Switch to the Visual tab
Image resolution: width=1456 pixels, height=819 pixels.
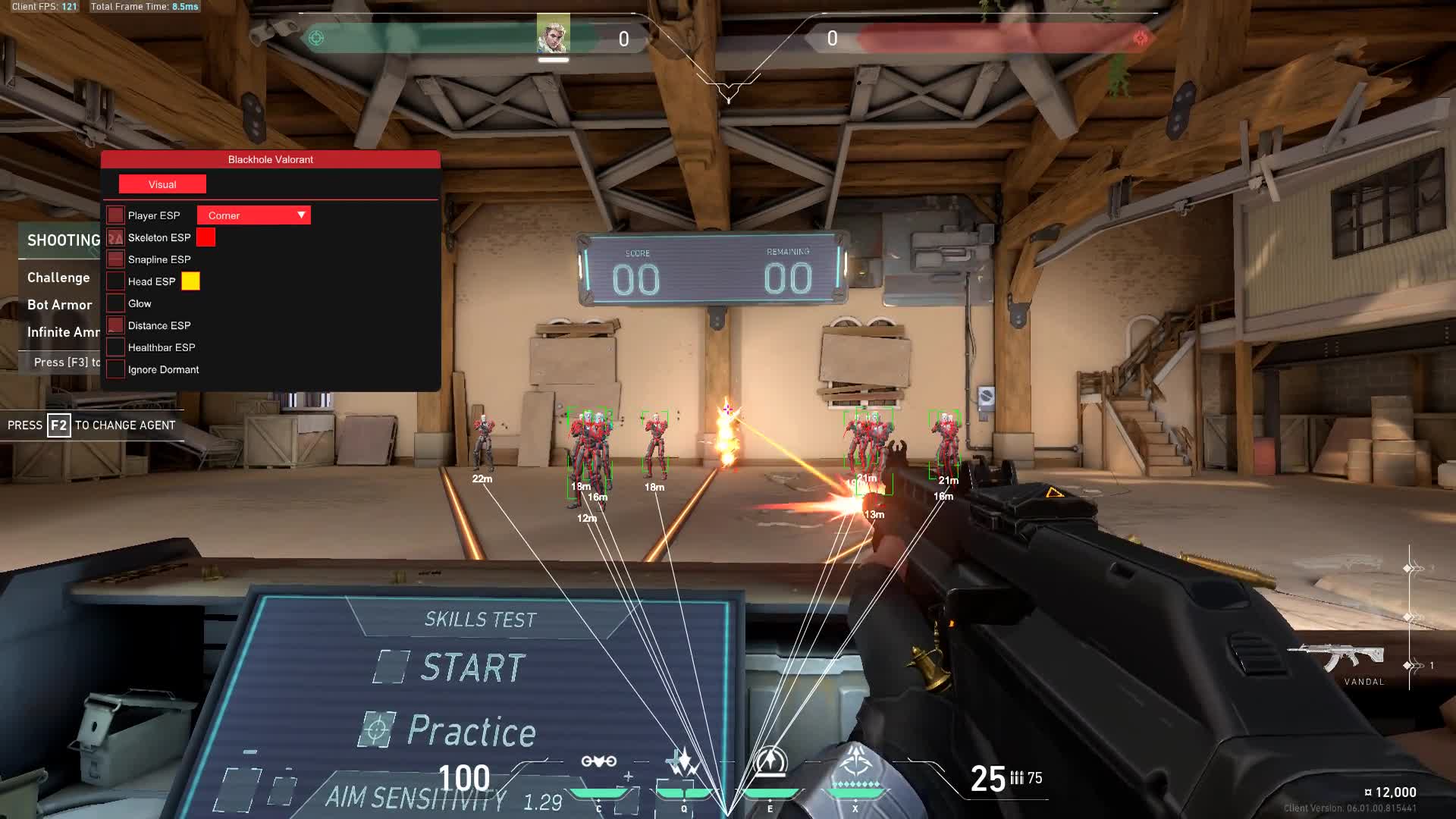[x=162, y=184]
